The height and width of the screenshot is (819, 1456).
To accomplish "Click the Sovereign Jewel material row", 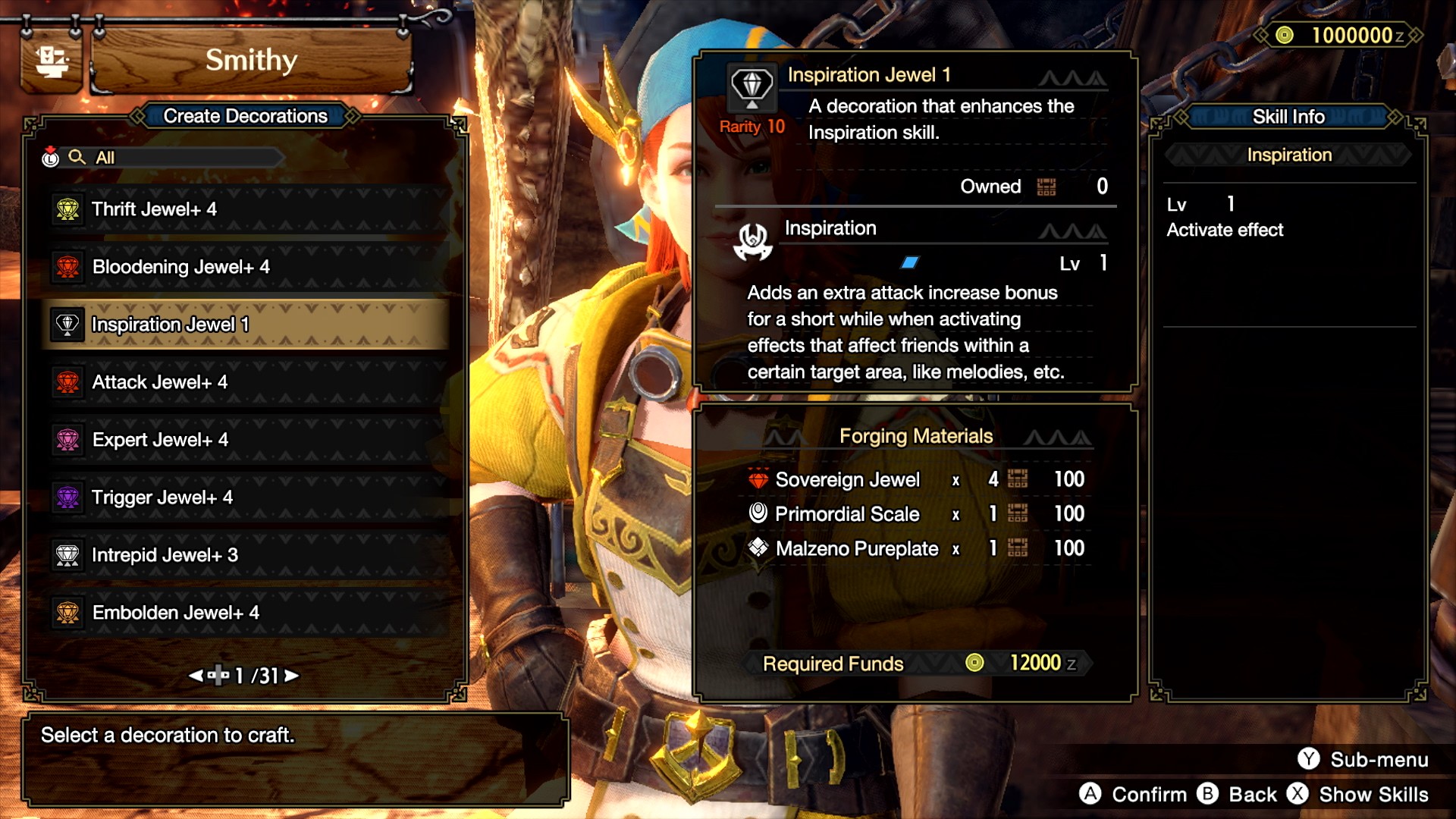I will coord(915,479).
